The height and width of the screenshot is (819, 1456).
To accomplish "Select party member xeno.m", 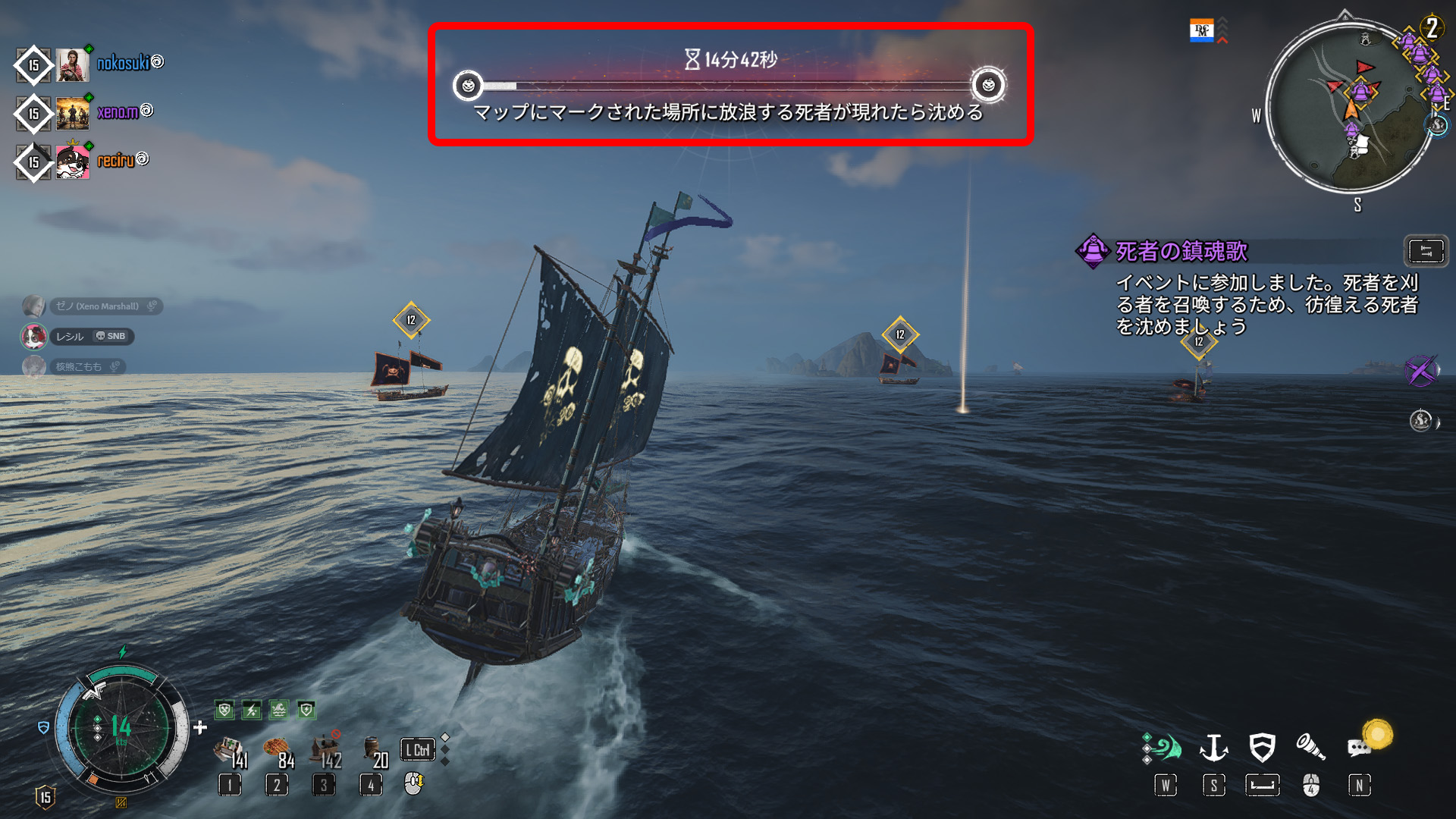I will coord(117,113).
